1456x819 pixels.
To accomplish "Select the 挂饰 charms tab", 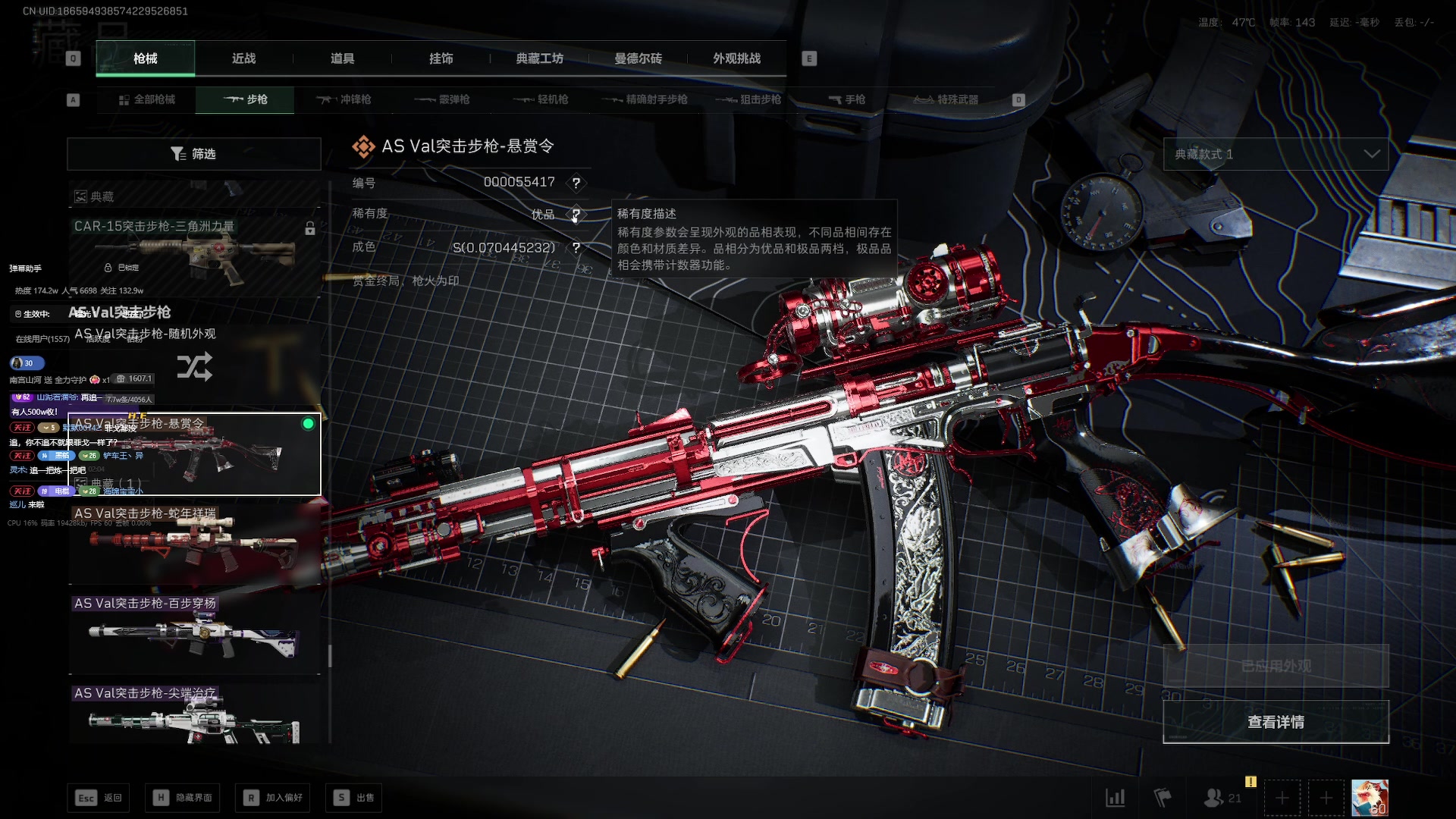I will (441, 58).
